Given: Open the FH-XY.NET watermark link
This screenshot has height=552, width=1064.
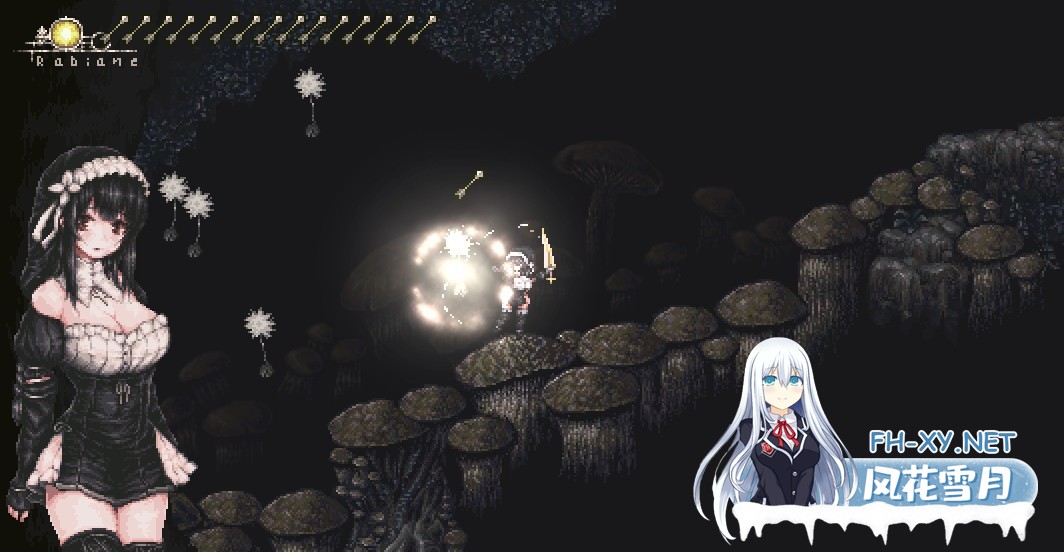Looking at the screenshot, I should tap(942, 441).
